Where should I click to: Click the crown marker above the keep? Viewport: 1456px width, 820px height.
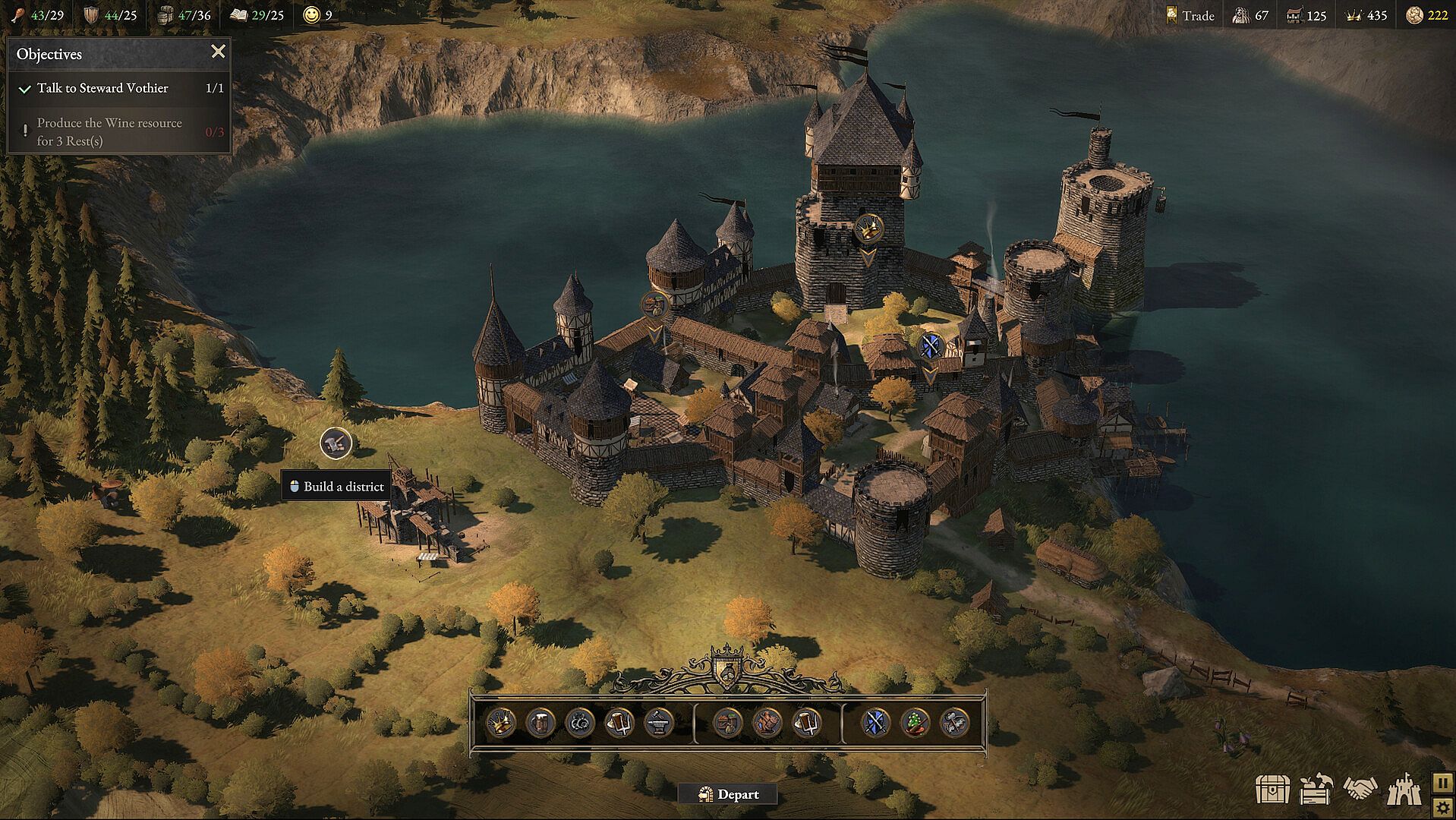click(868, 227)
